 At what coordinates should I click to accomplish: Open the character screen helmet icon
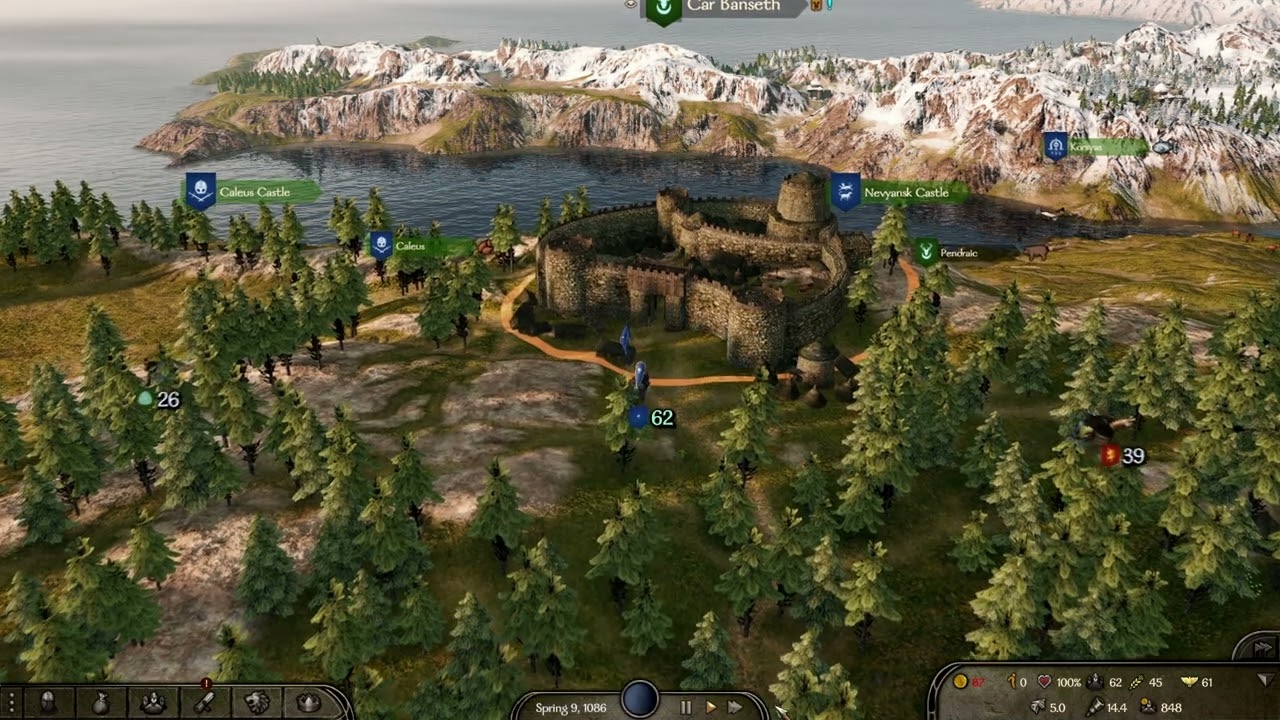click(x=47, y=702)
